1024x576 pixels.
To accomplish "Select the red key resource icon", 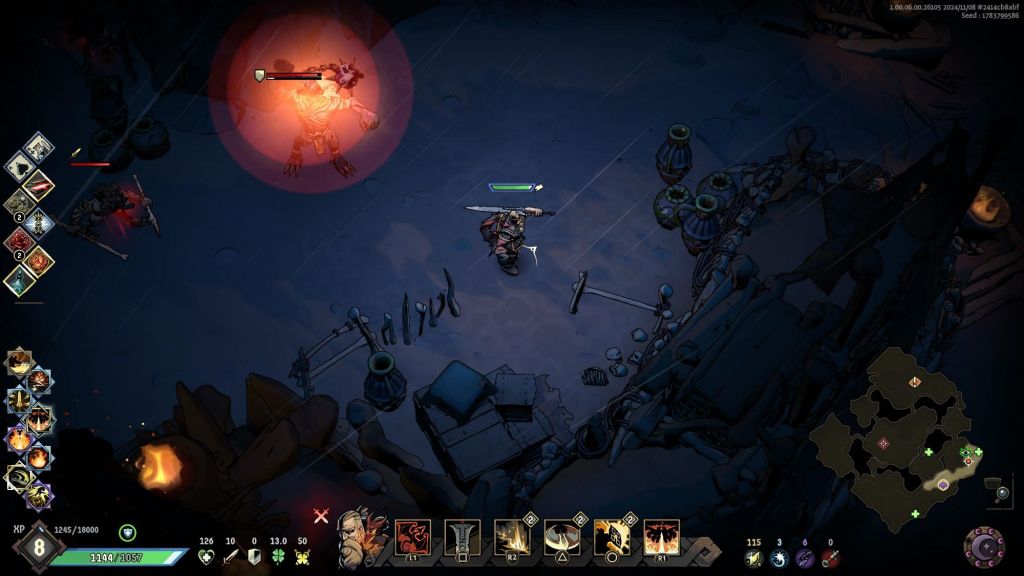I will (x=830, y=558).
